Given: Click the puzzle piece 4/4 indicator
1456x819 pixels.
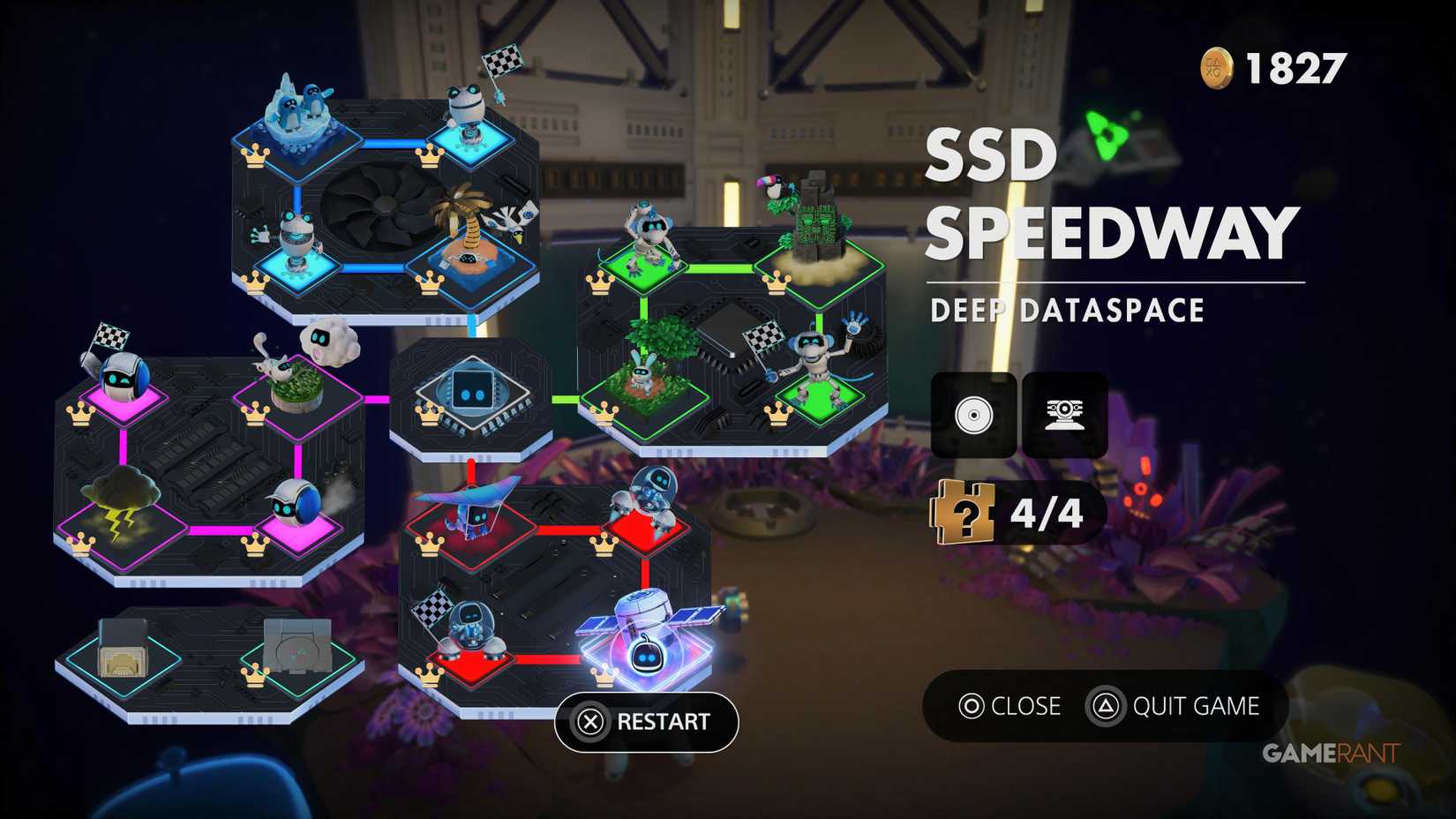Looking at the screenshot, I should click(1010, 512).
